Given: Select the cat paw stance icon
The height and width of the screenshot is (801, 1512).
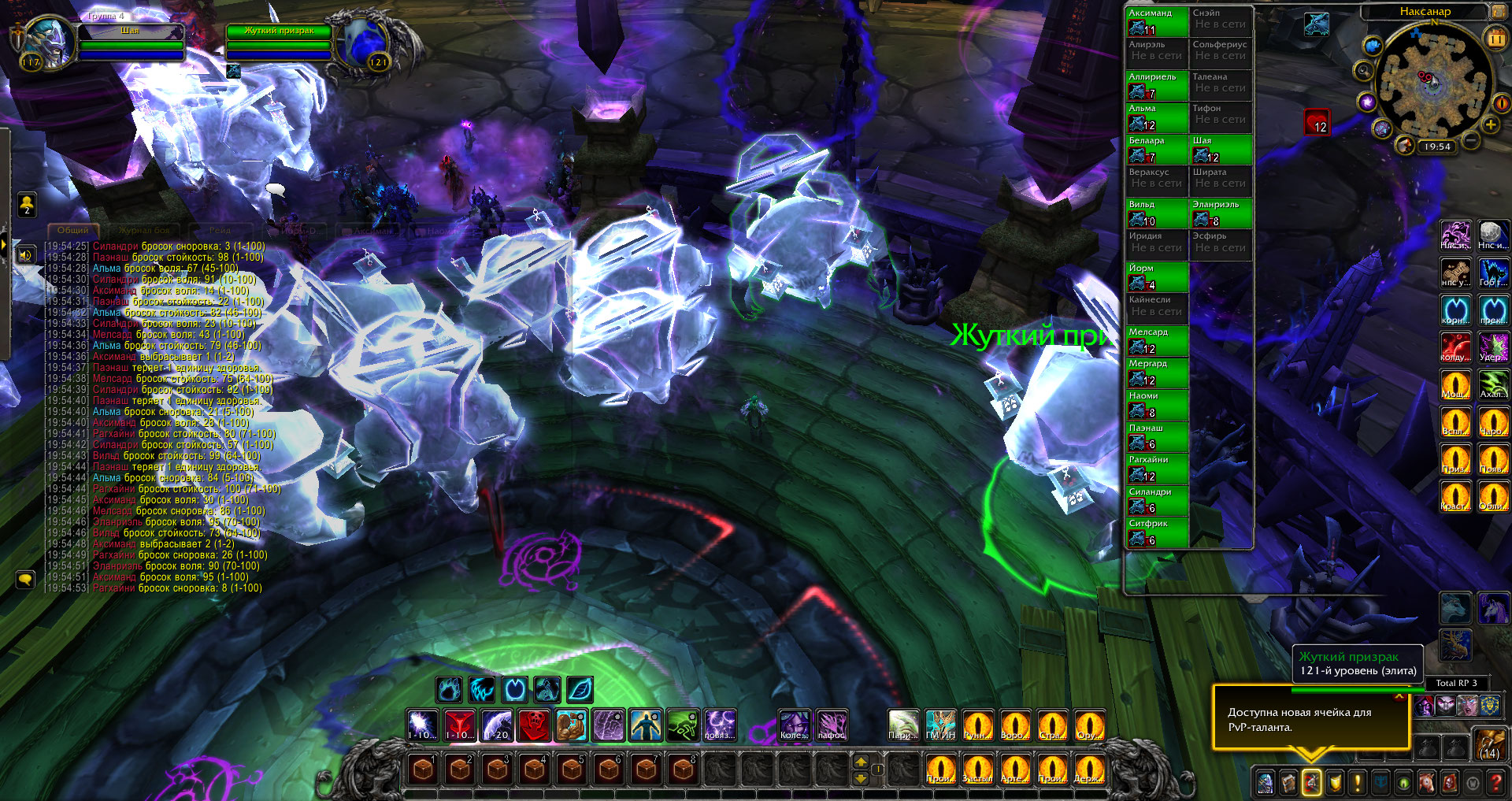Looking at the screenshot, I should click(x=449, y=690).
